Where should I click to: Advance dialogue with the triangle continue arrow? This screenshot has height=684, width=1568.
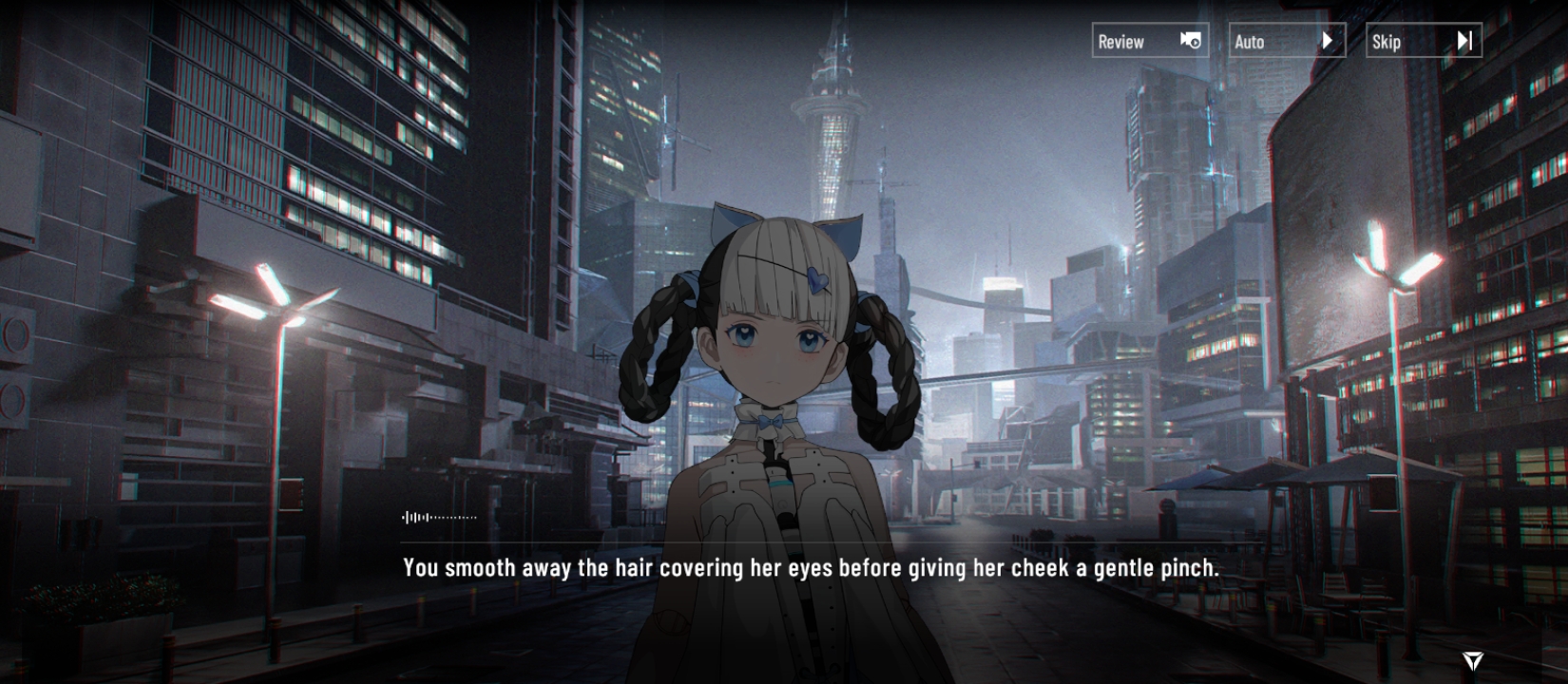[1472, 660]
